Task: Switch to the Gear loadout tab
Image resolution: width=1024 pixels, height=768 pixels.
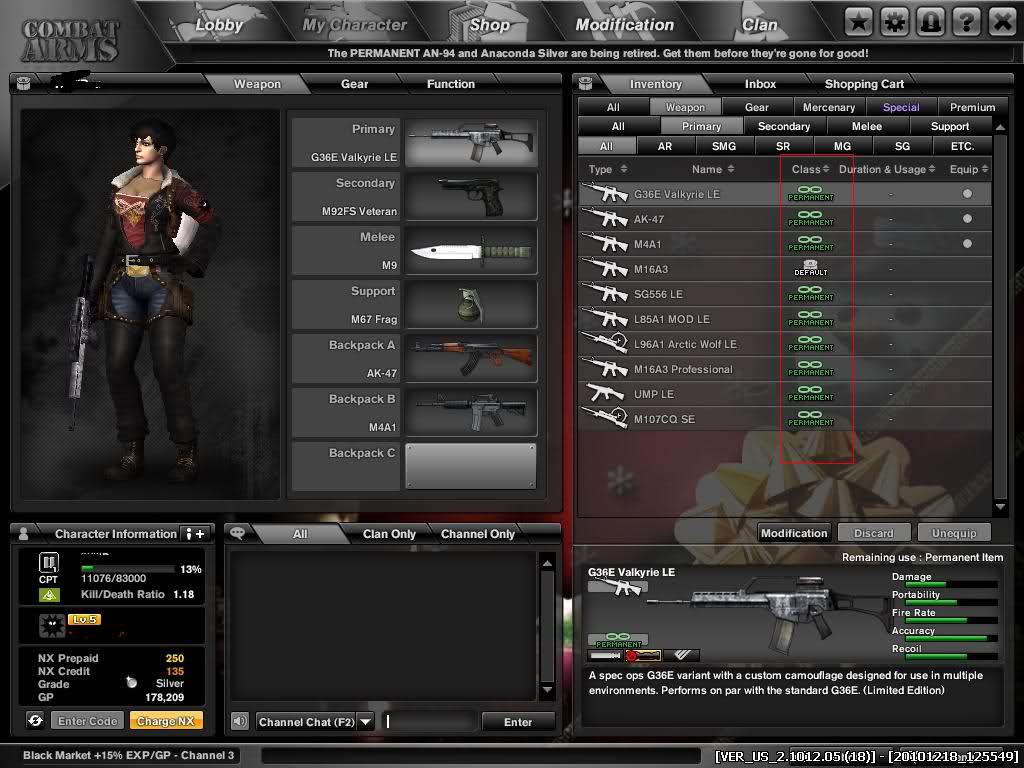Action: tap(354, 84)
